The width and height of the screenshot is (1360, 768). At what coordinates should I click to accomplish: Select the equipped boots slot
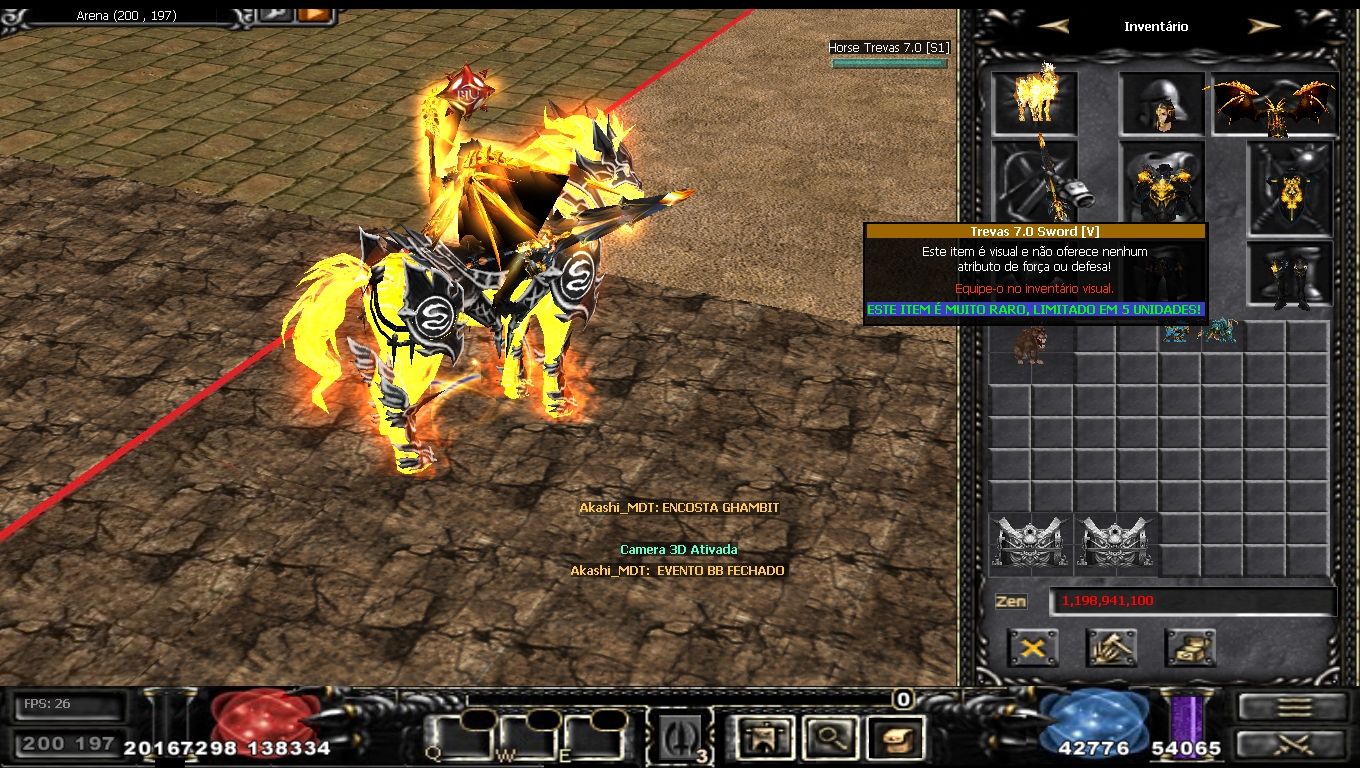click(1289, 272)
